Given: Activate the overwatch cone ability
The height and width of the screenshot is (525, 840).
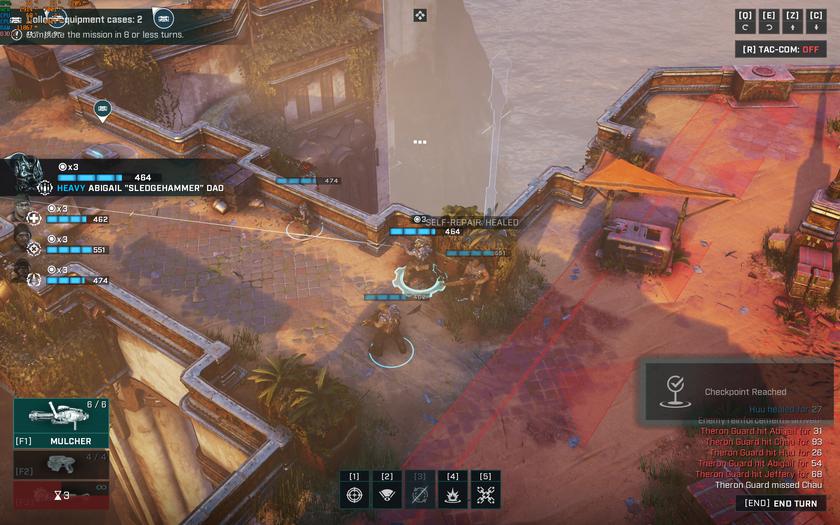Looking at the screenshot, I should 387,493.
